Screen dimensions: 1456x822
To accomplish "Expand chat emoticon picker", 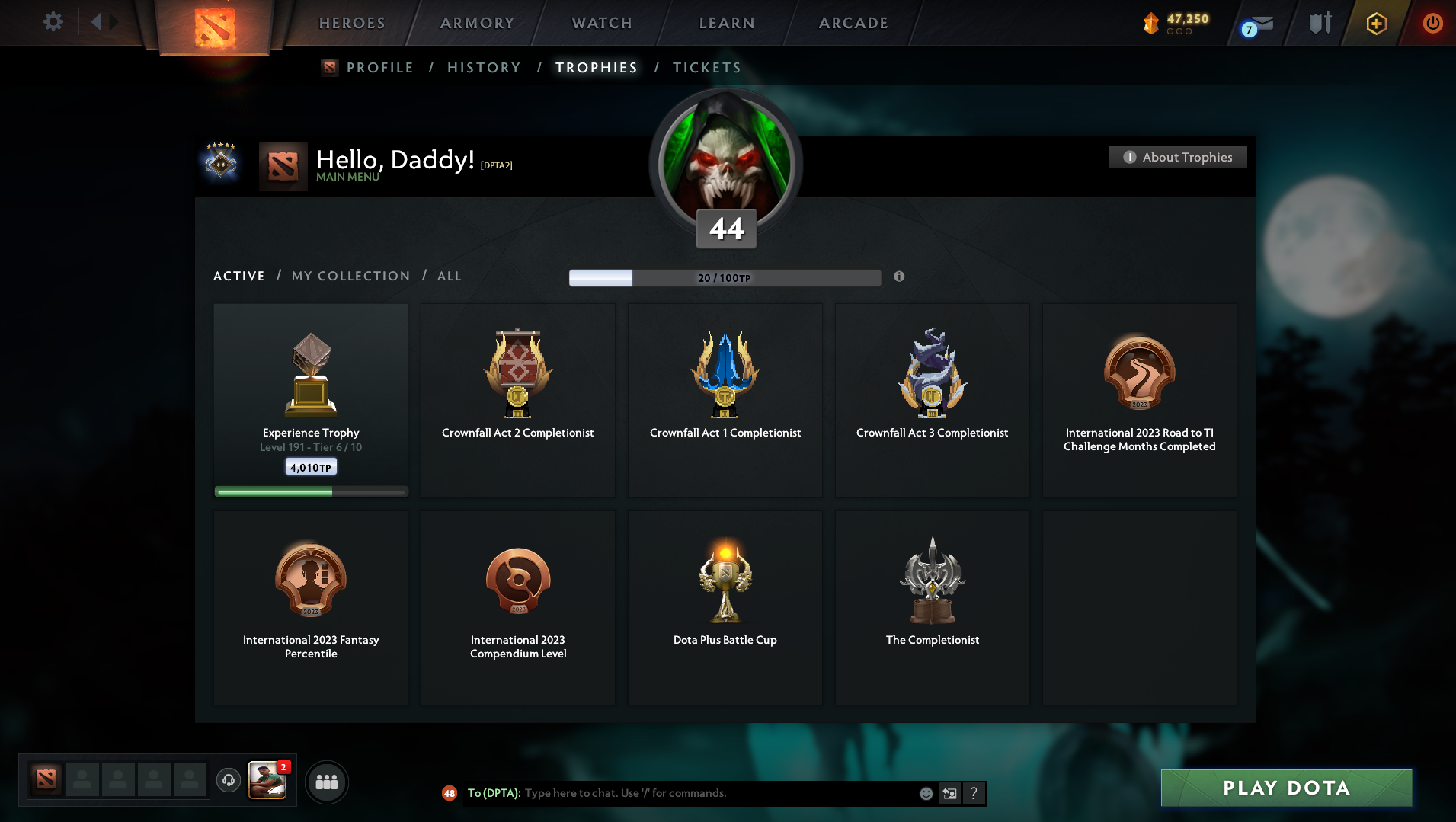I will coord(926,793).
